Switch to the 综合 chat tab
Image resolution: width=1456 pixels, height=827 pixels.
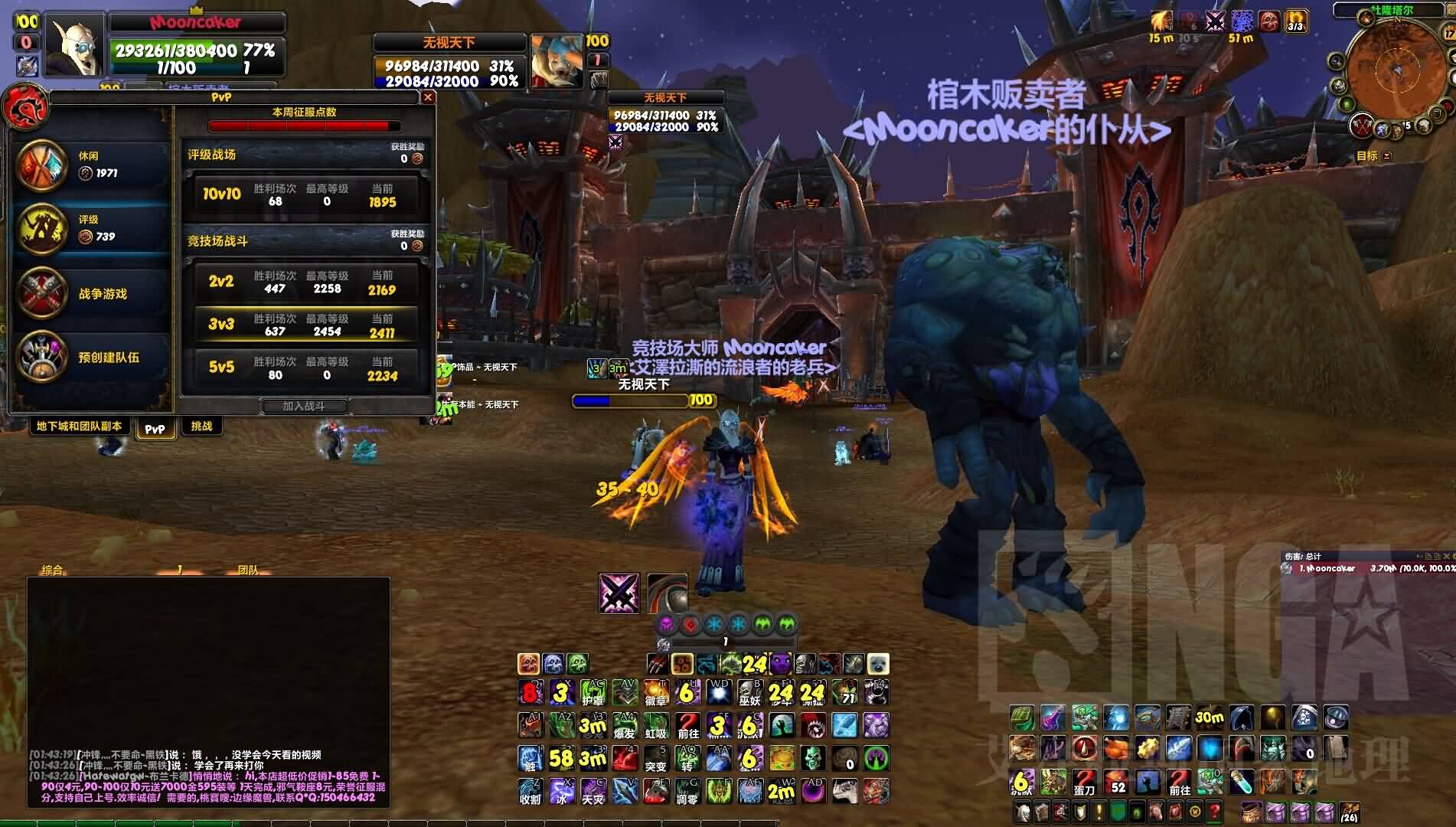[x=52, y=570]
